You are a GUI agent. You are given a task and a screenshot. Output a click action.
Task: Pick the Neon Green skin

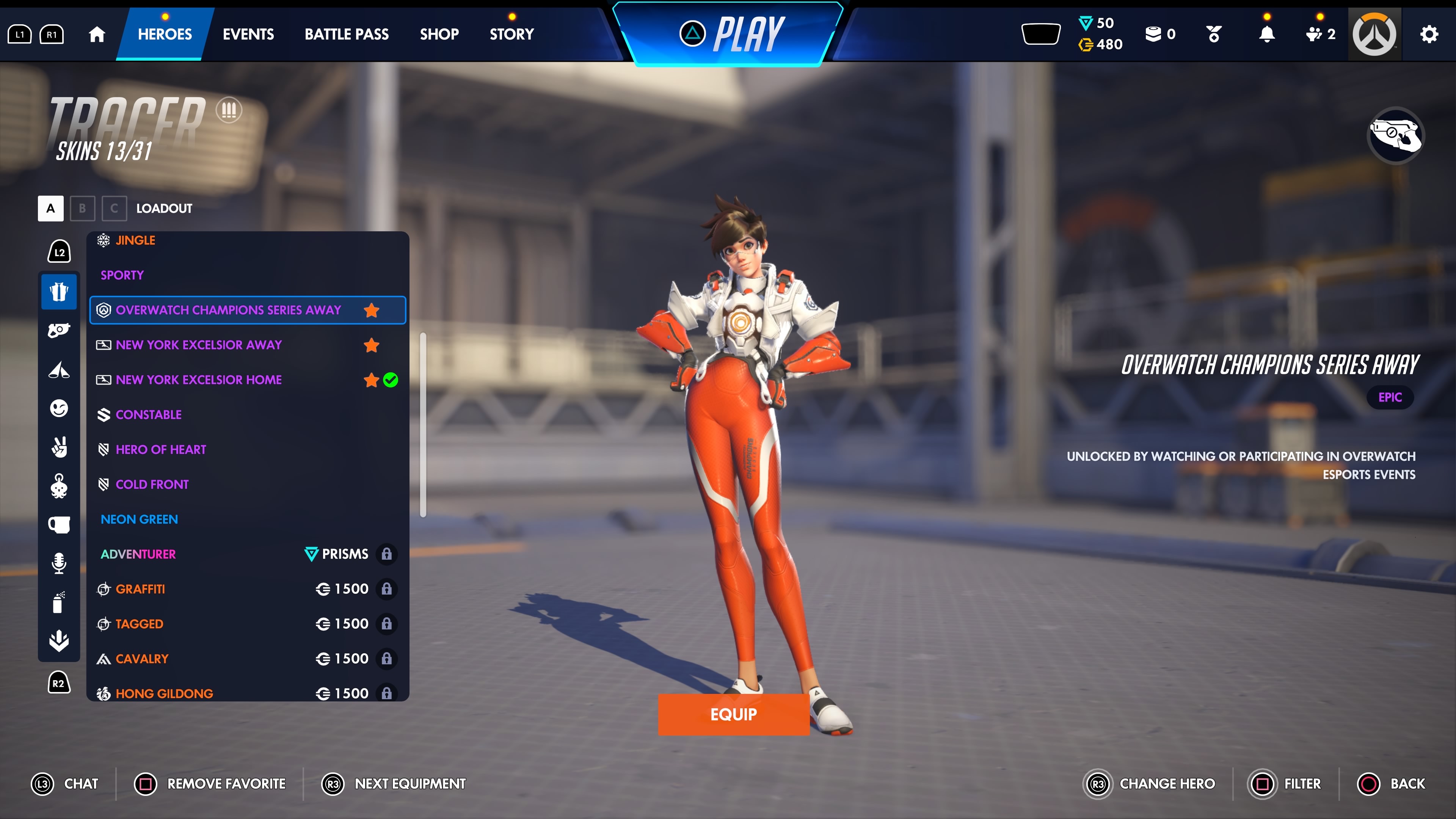point(139,519)
